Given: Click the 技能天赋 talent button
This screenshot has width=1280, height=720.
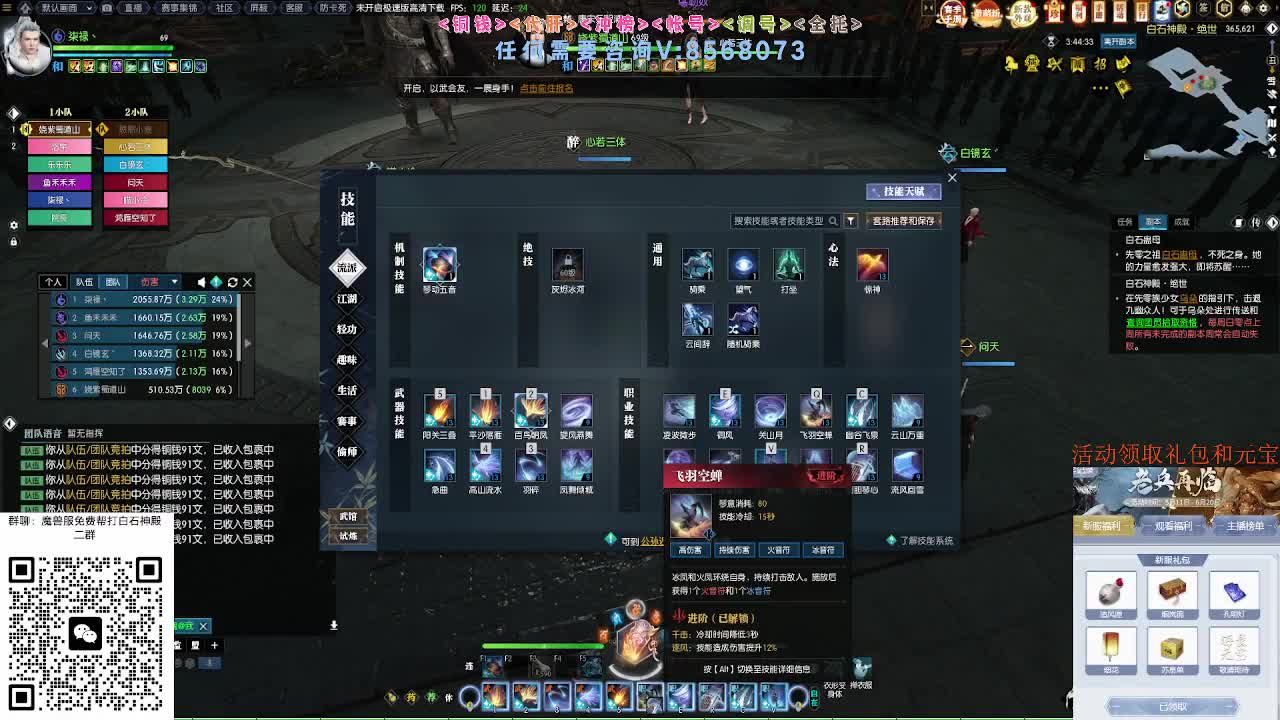Looking at the screenshot, I should click(905, 191).
